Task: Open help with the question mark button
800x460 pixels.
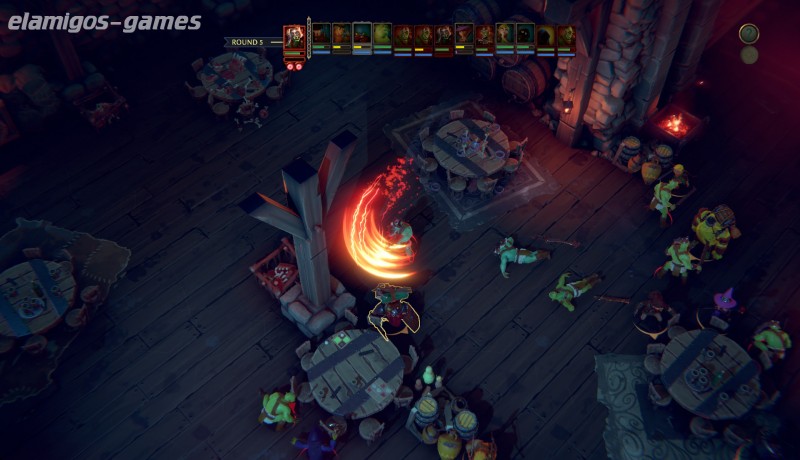Action: (x=749, y=34)
